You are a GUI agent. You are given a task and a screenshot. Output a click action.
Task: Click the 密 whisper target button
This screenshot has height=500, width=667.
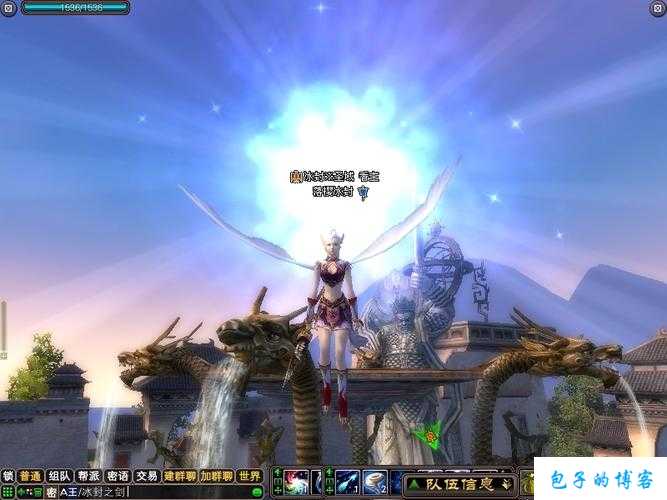(51, 492)
